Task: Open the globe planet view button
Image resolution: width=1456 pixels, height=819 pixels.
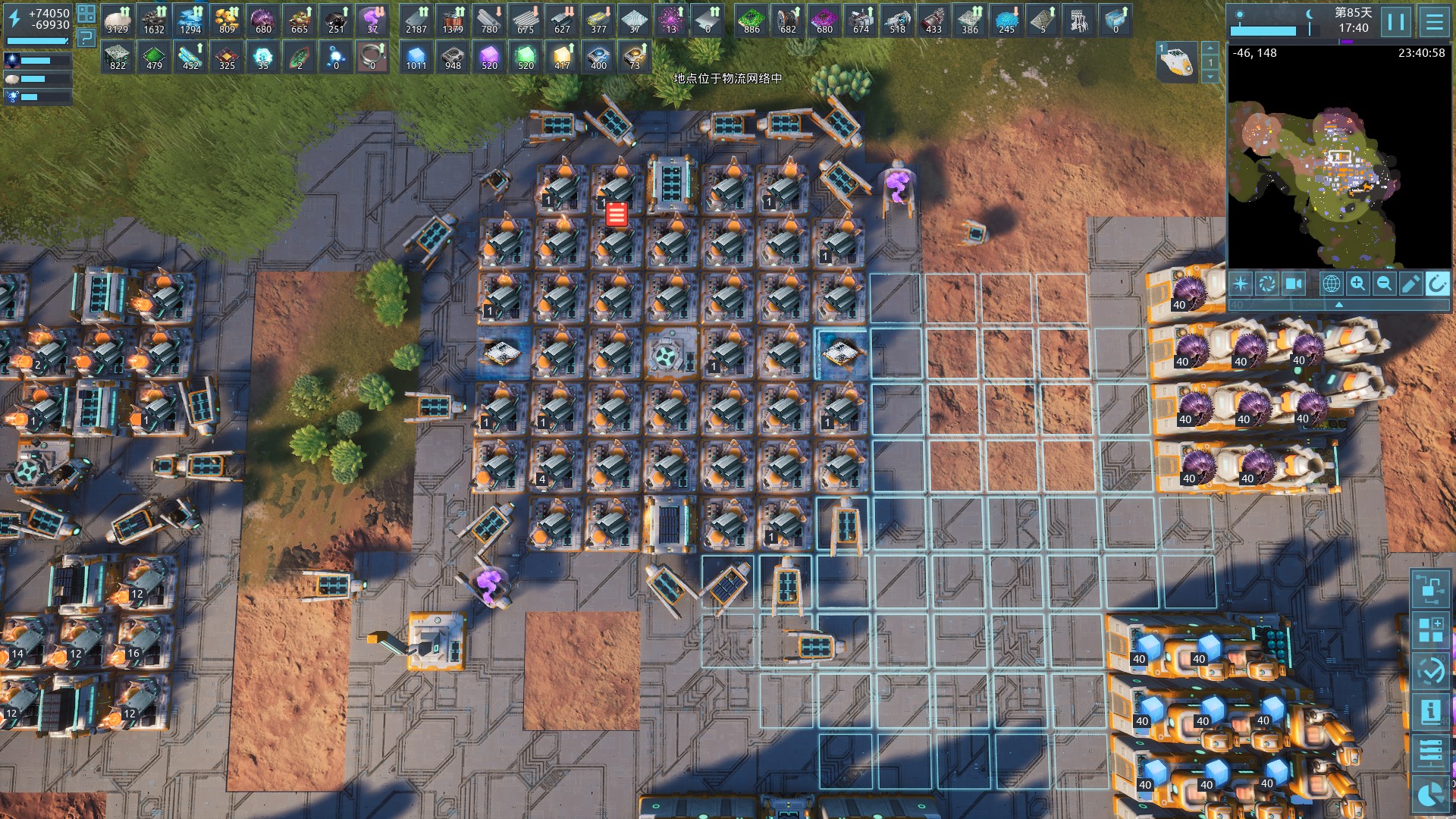Action: point(1331,284)
